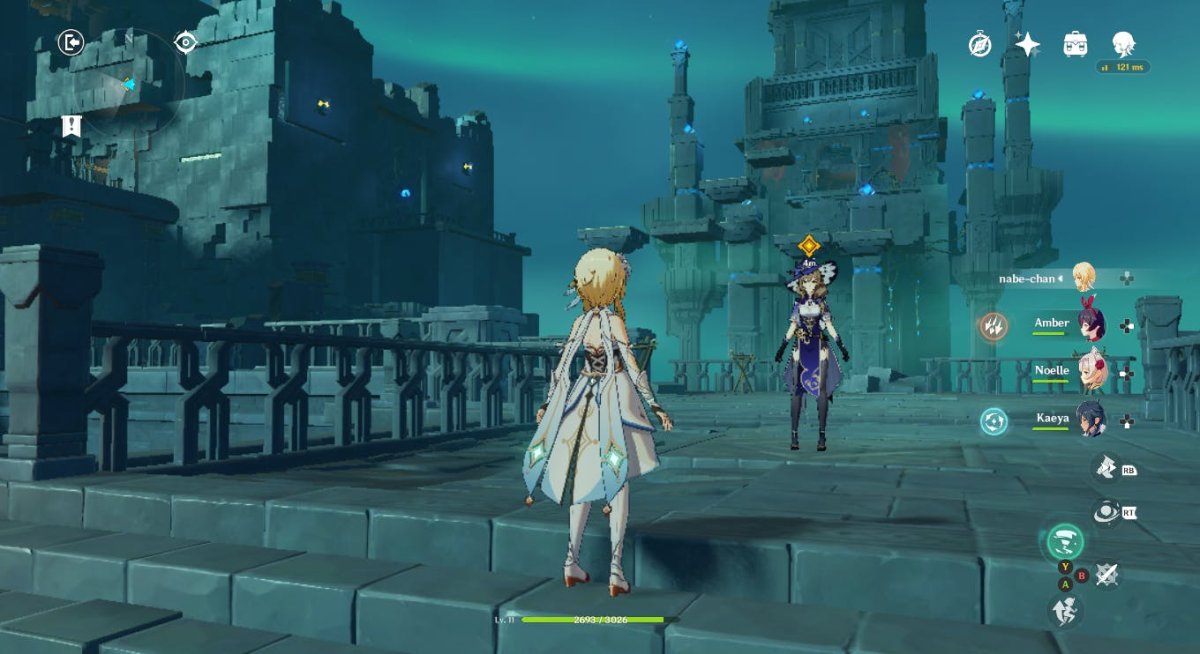Open the compass adventure icon

point(979,43)
